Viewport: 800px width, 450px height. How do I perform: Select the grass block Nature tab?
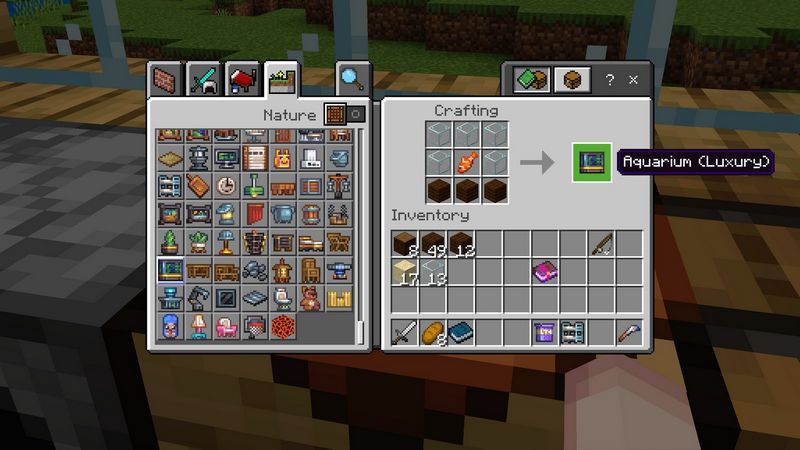[x=282, y=78]
